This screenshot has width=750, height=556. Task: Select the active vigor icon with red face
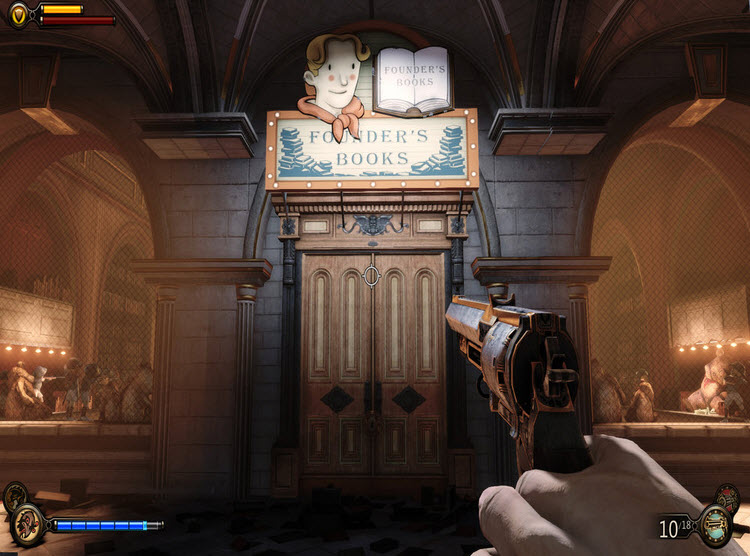click(x=28, y=523)
